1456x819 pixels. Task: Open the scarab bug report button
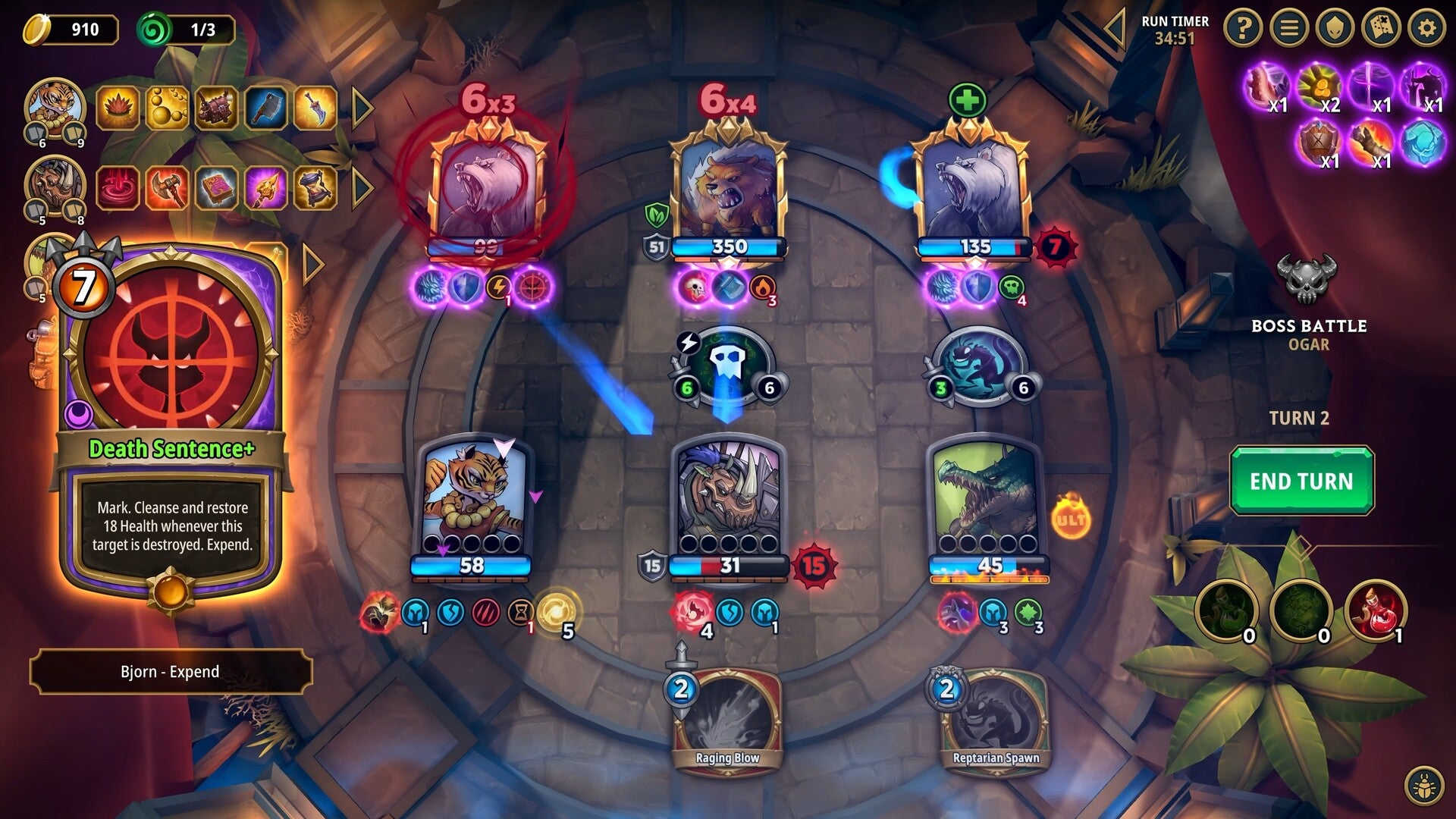(x=1423, y=786)
